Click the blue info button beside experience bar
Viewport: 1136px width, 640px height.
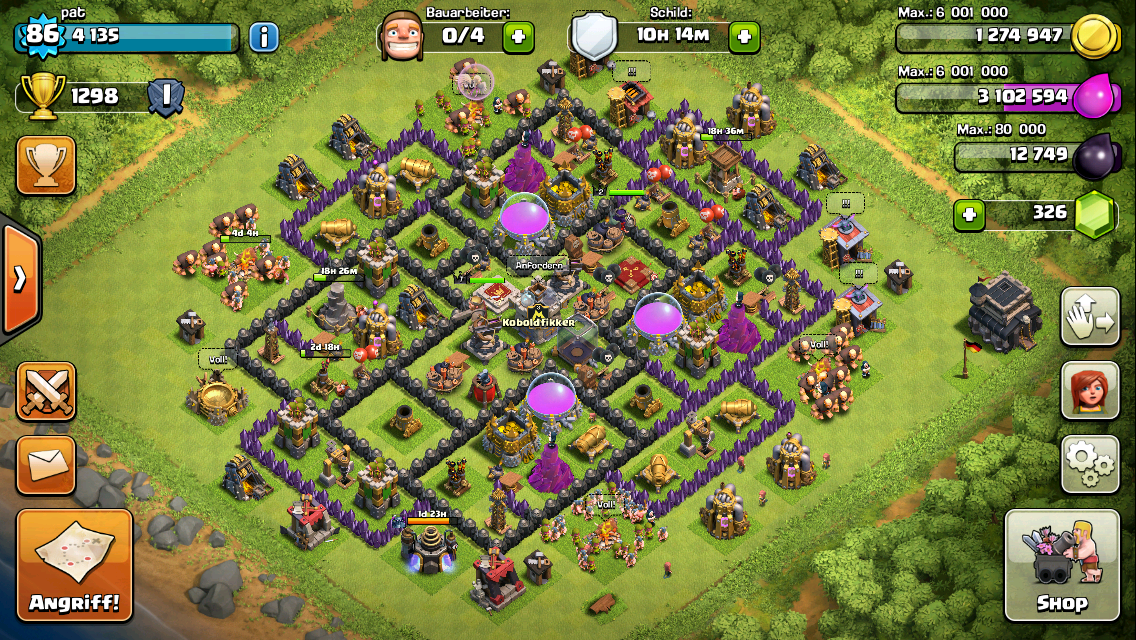pyautogui.click(x=263, y=38)
